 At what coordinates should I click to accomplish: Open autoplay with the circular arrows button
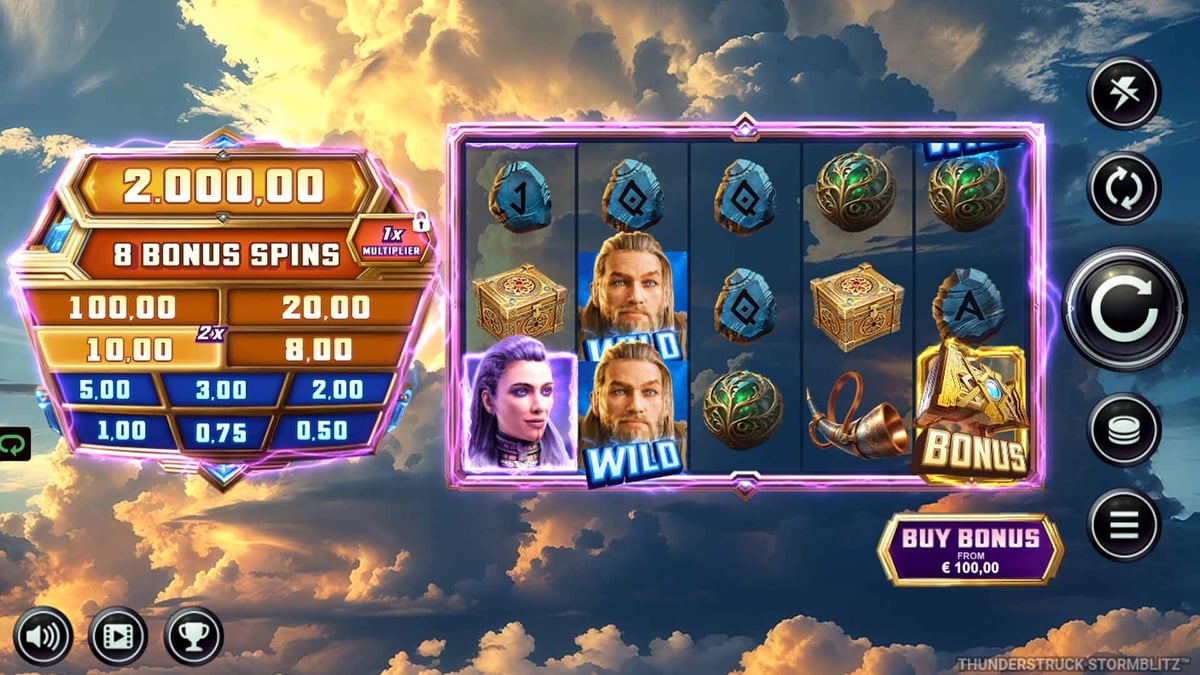[x=1124, y=187]
